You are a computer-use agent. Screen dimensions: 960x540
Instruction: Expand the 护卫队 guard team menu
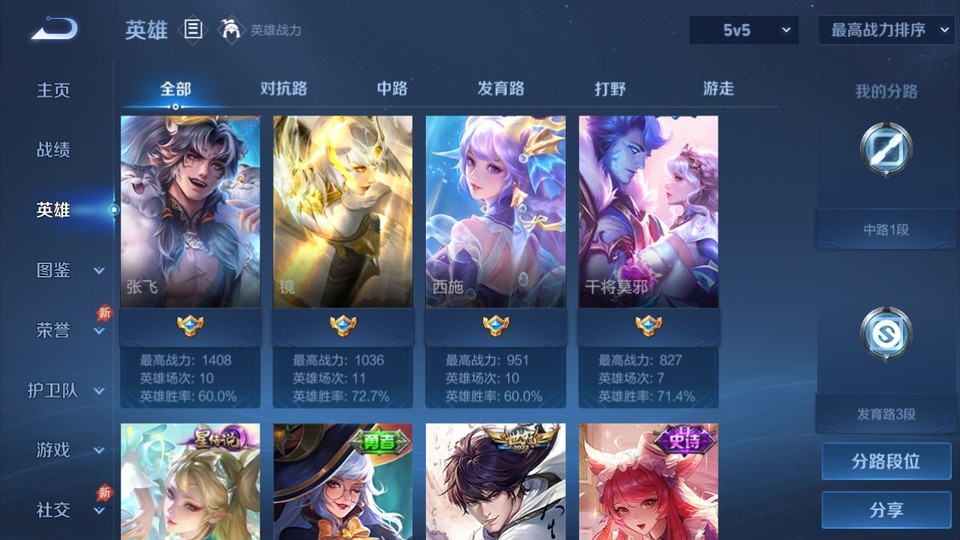pos(66,390)
